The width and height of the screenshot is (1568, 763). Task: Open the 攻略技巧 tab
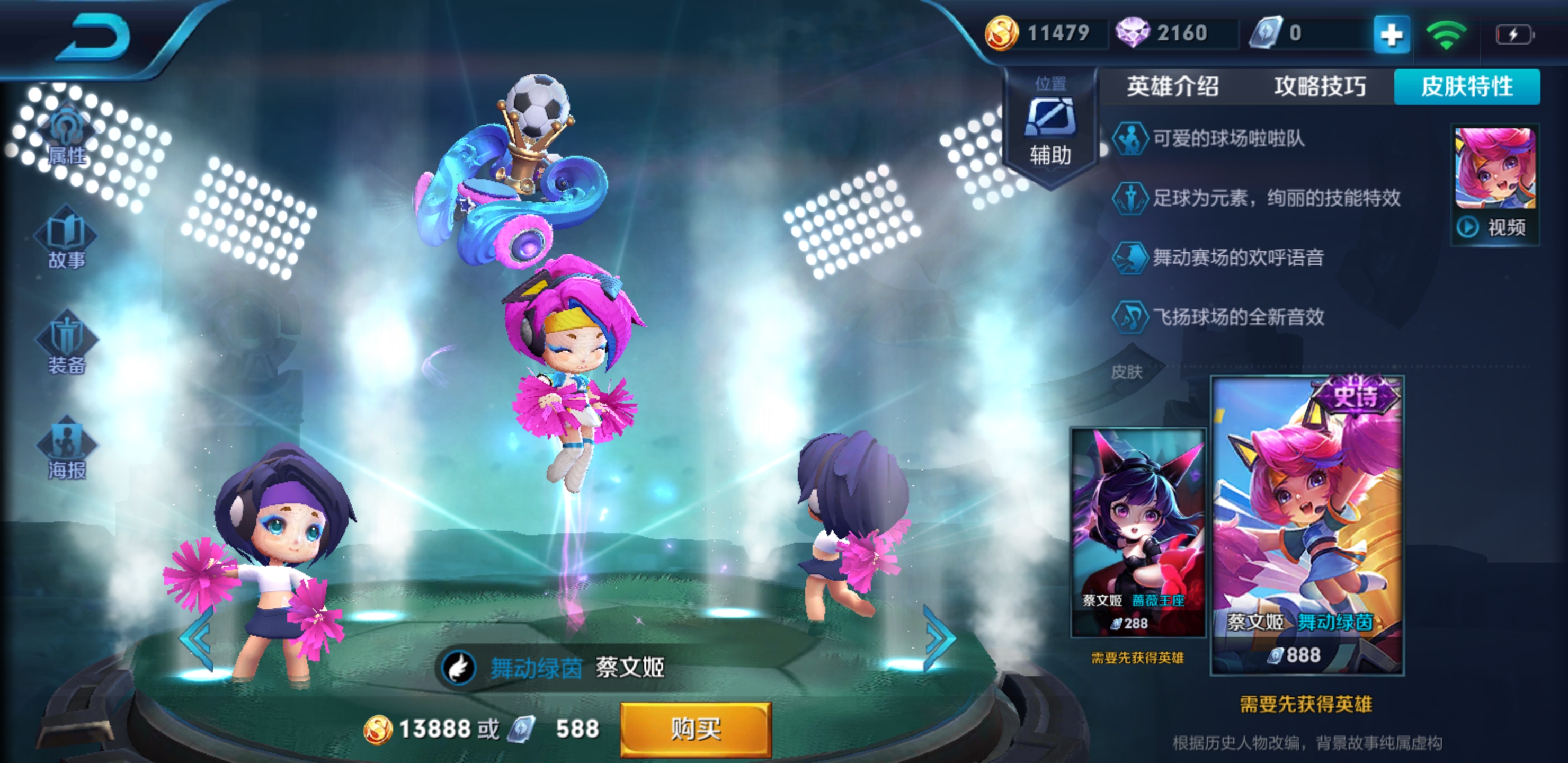point(1320,86)
